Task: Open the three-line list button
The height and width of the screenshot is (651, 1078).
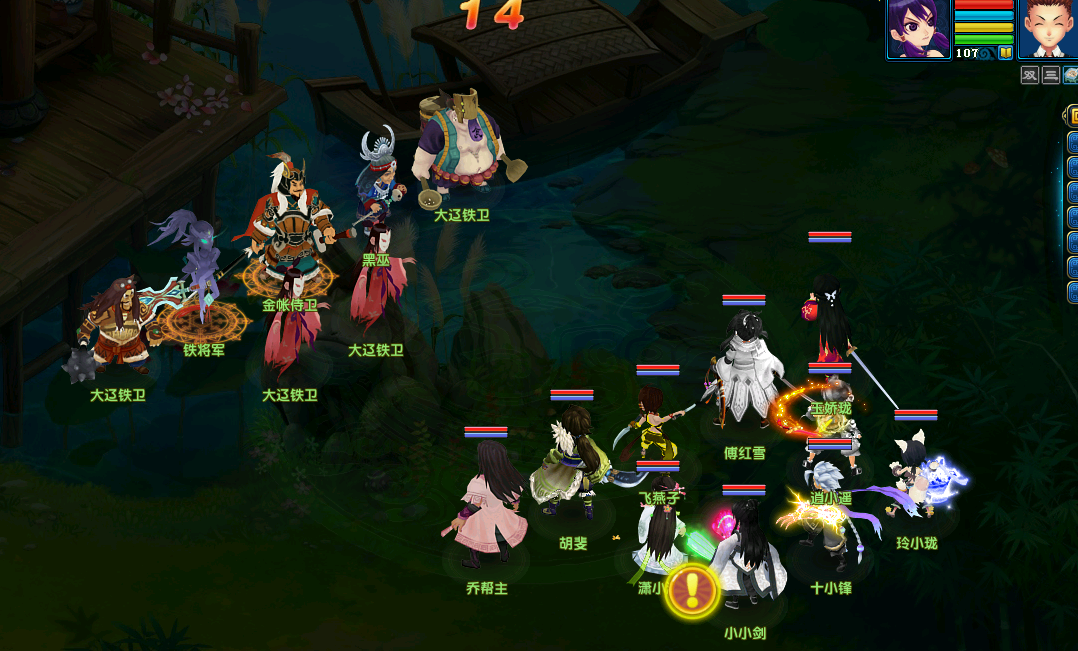Action: click(1051, 75)
